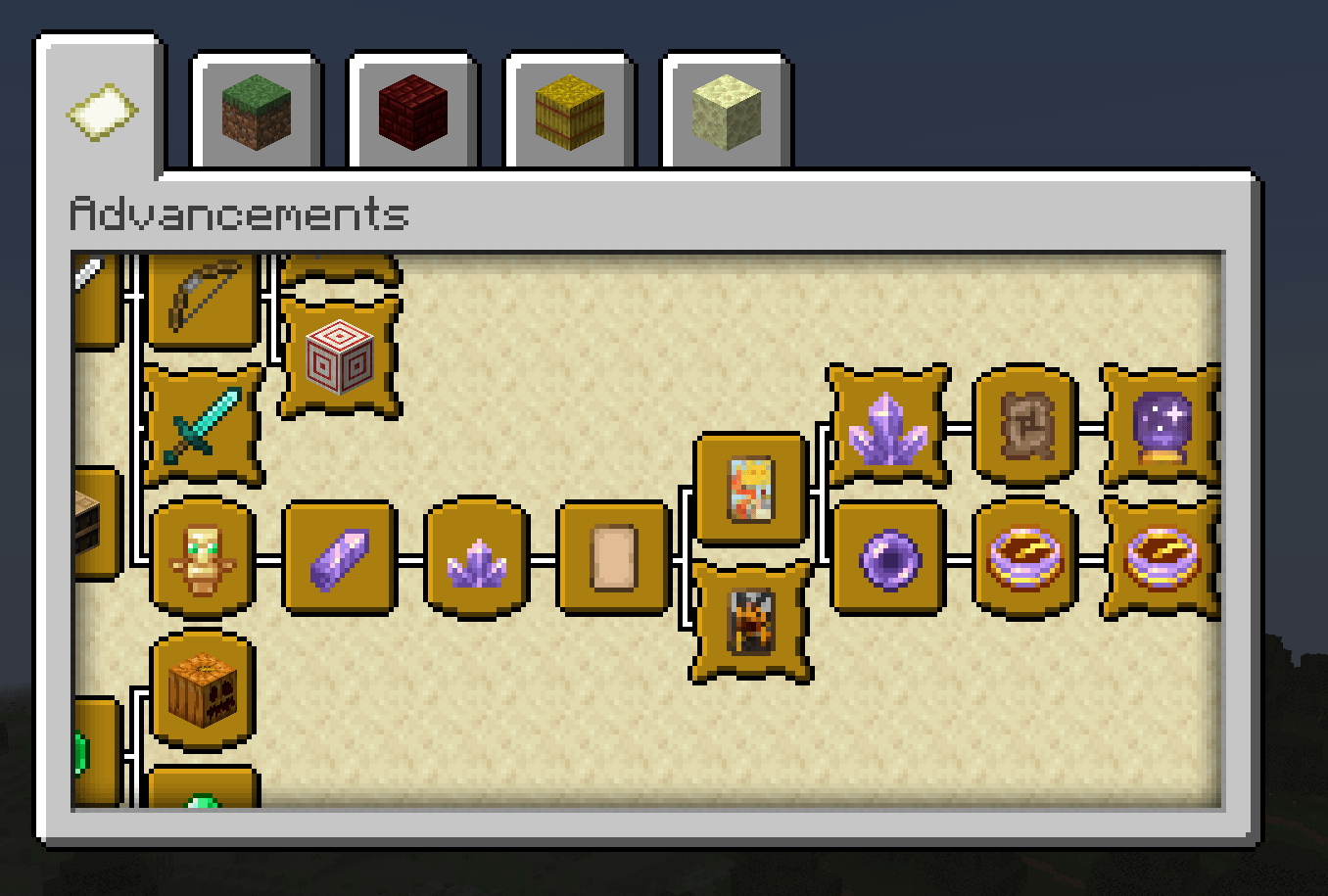The image size is (1328, 896).
Task: Switch to the grass block tab
Action: pos(255,111)
